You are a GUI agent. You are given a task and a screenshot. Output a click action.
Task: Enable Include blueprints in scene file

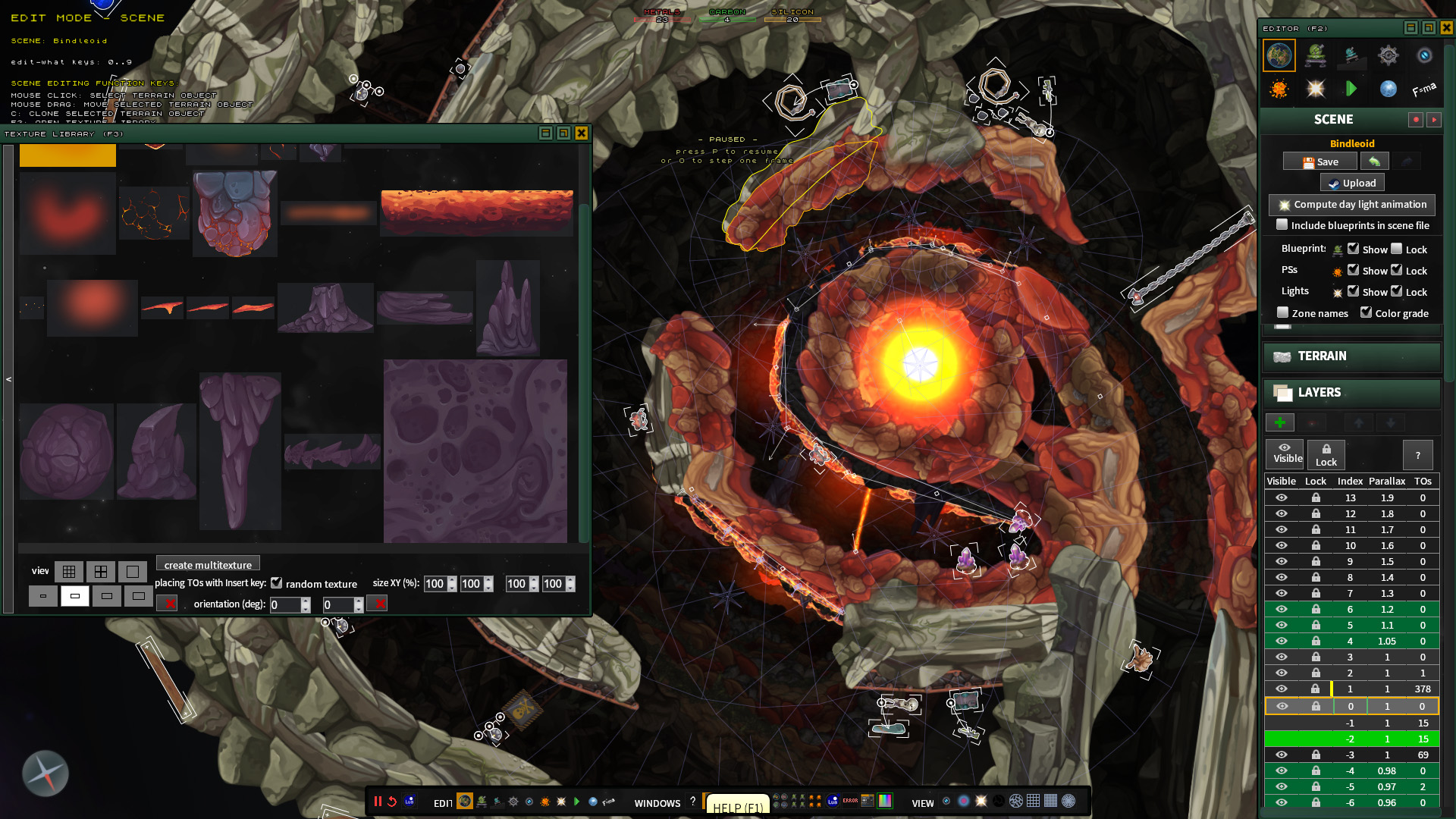click(1282, 225)
